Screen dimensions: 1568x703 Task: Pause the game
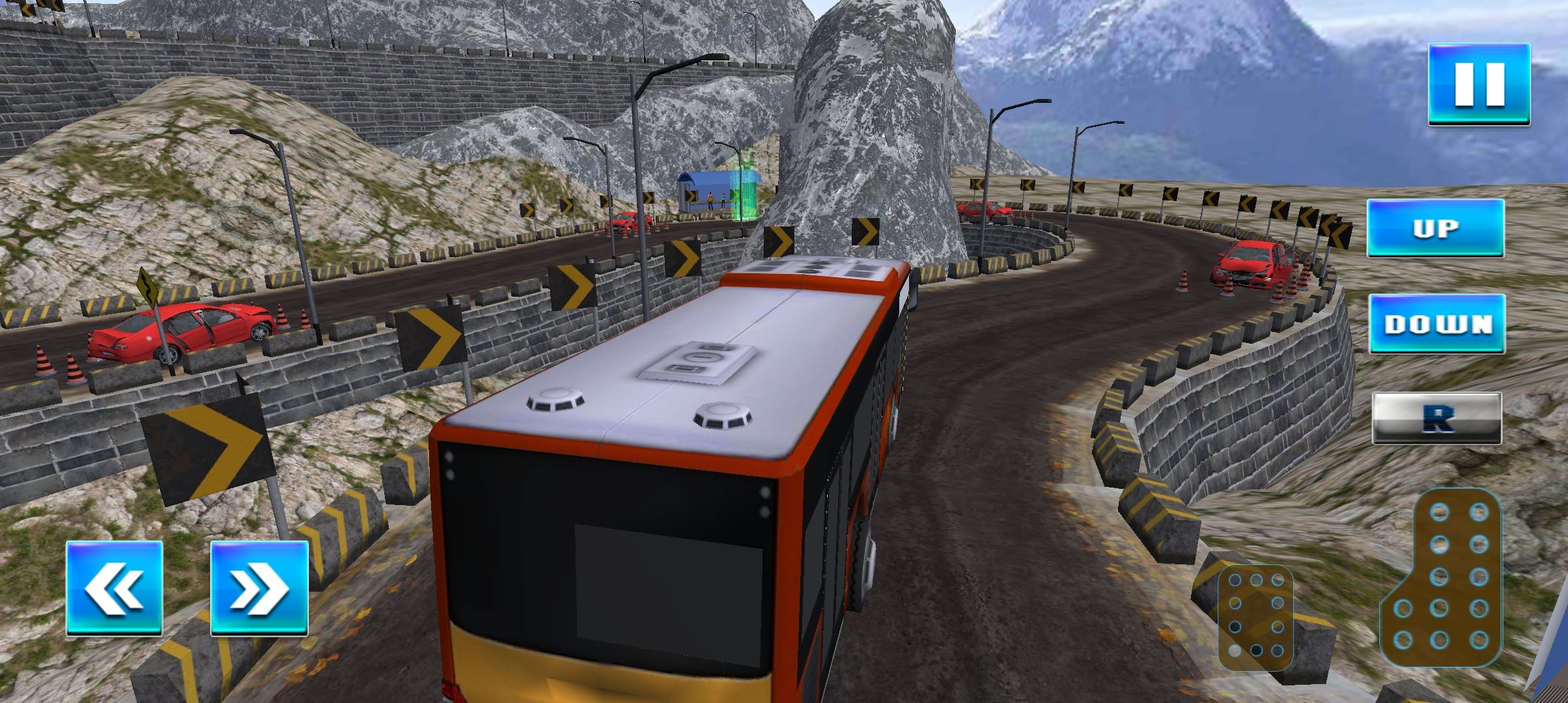point(1479,84)
